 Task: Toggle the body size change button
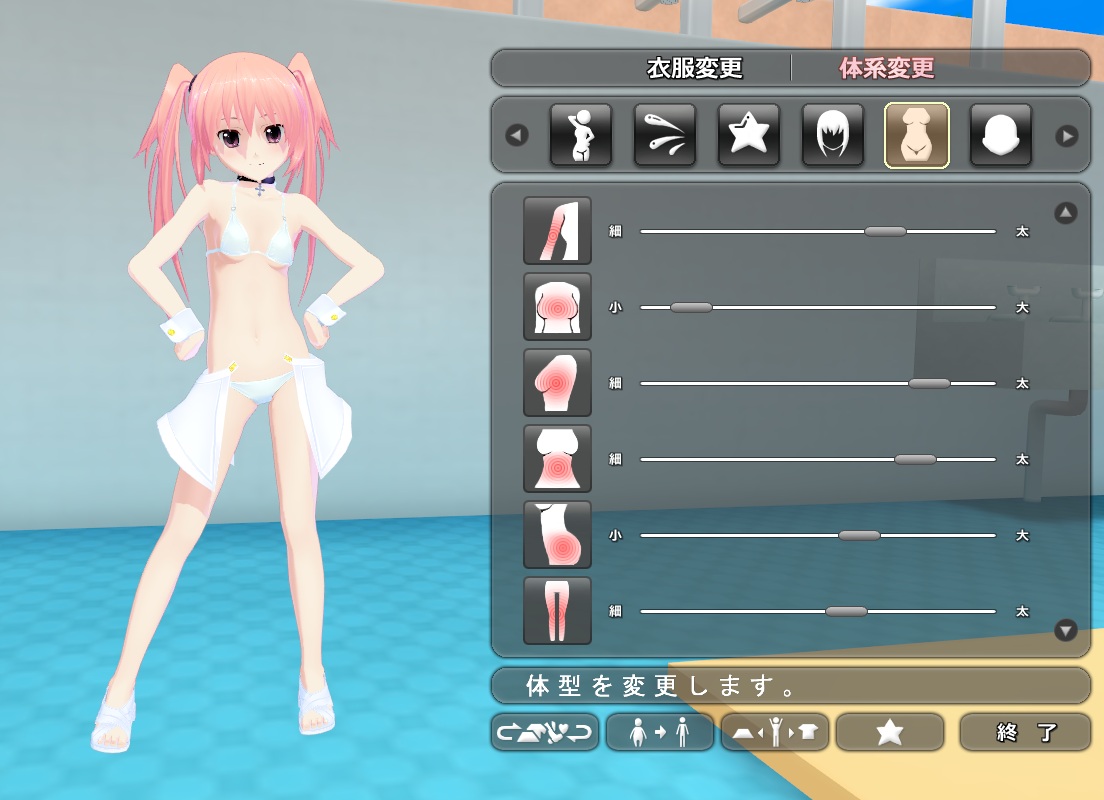click(x=659, y=732)
